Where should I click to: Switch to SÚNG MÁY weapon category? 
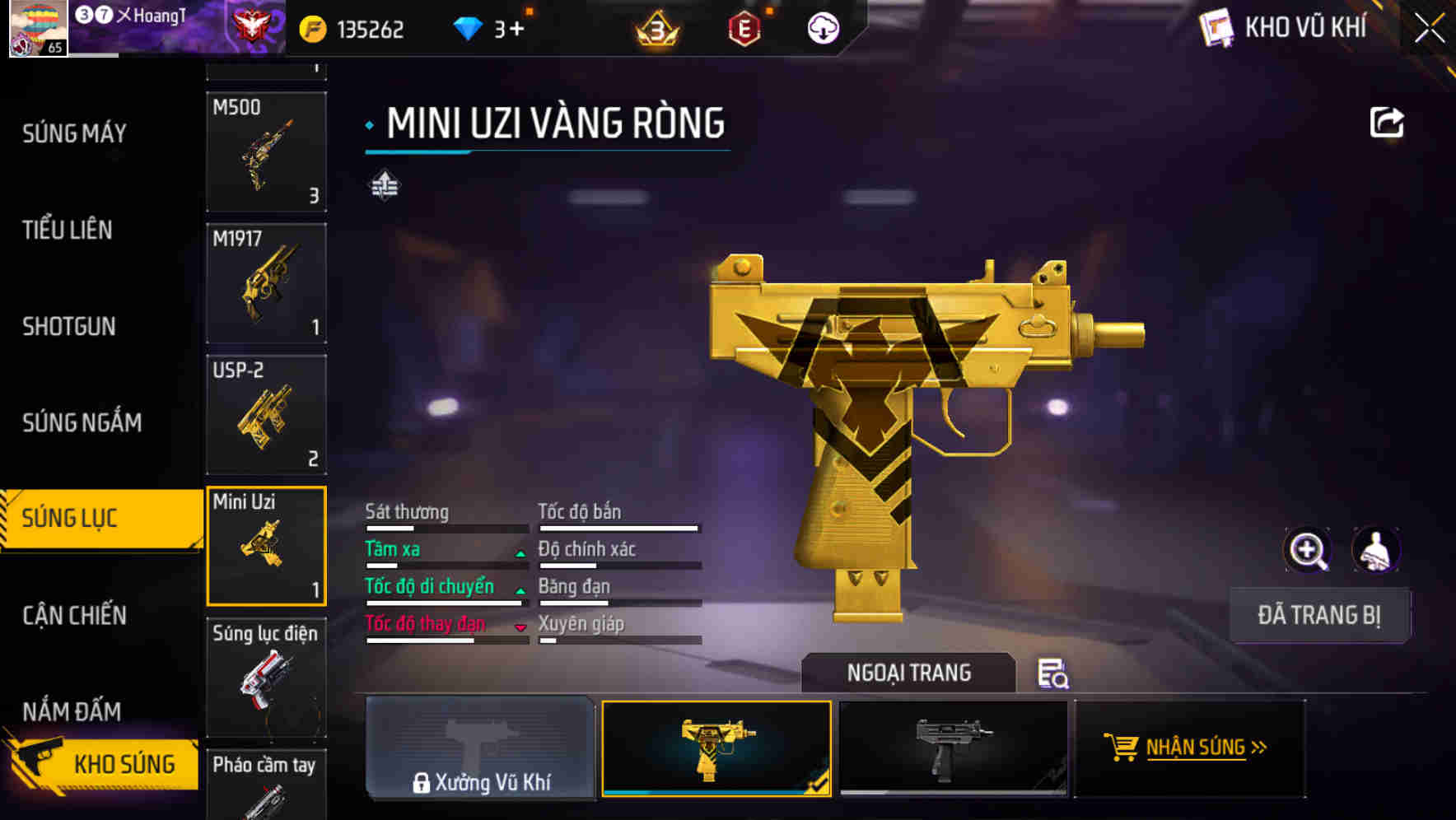coord(74,133)
